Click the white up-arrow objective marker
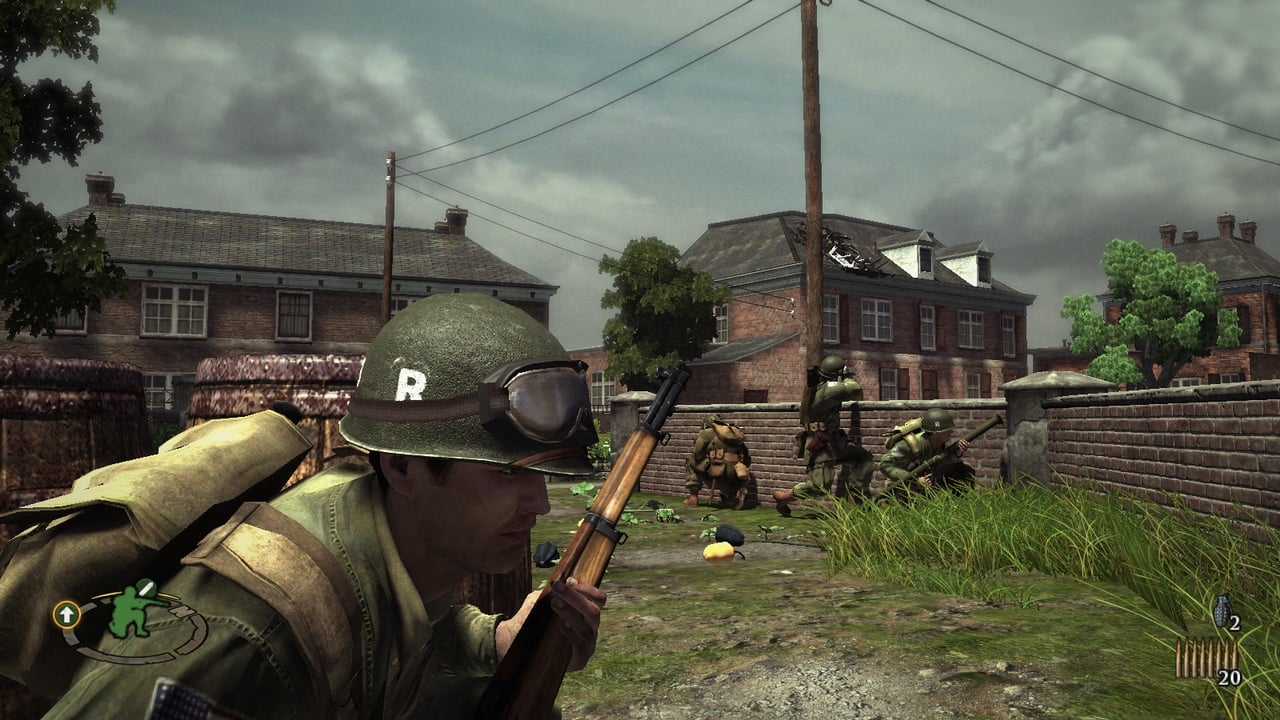 coord(67,613)
